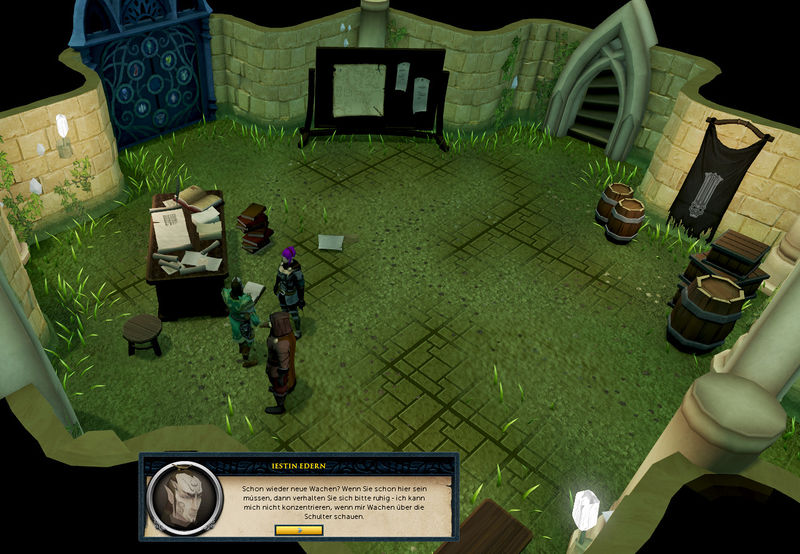
Task: Continue the Iestin Edern dialogue with the yellow button
Action: [x=299, y=530]
